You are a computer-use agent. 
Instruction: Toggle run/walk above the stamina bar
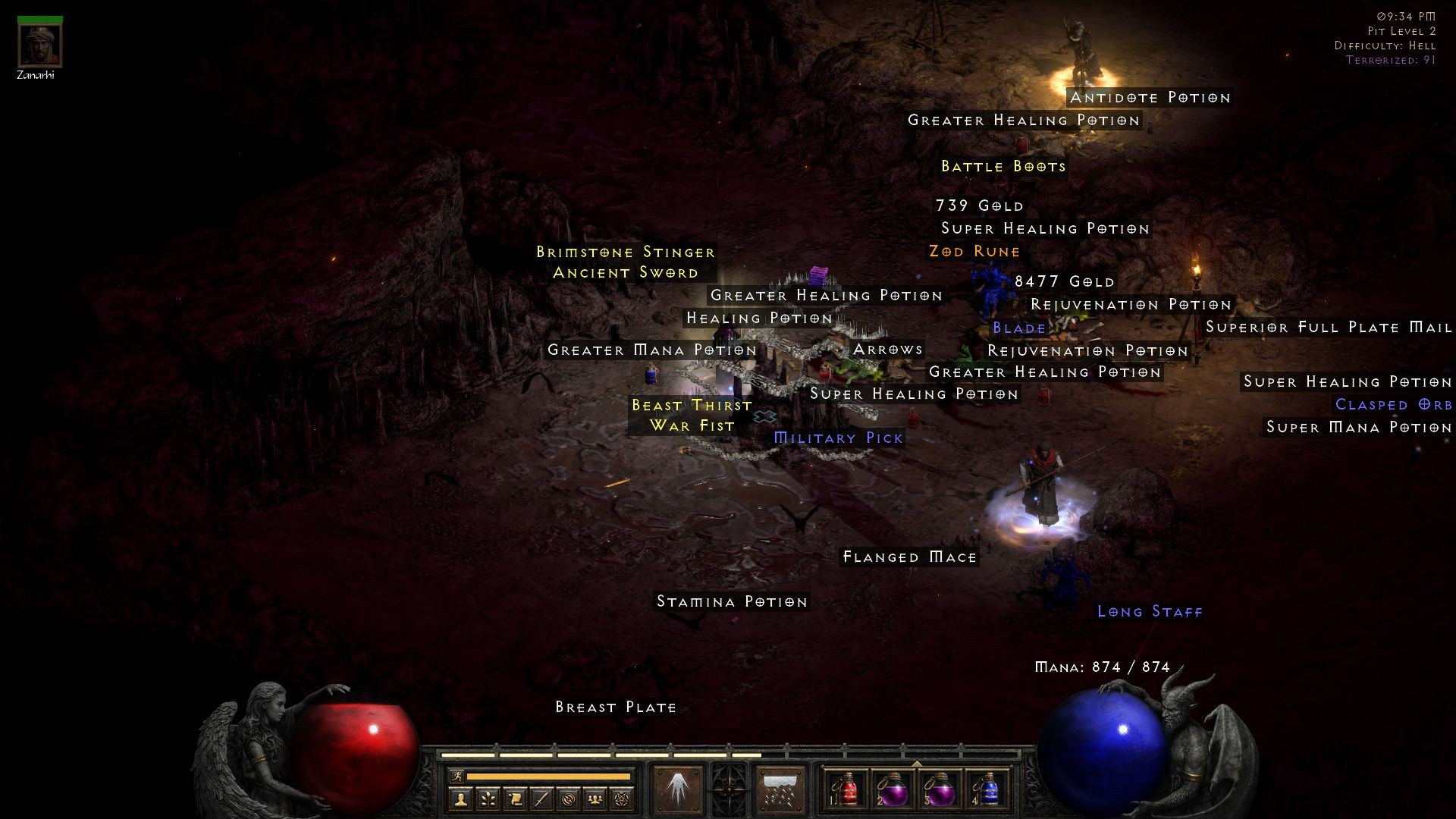[457, 776]
